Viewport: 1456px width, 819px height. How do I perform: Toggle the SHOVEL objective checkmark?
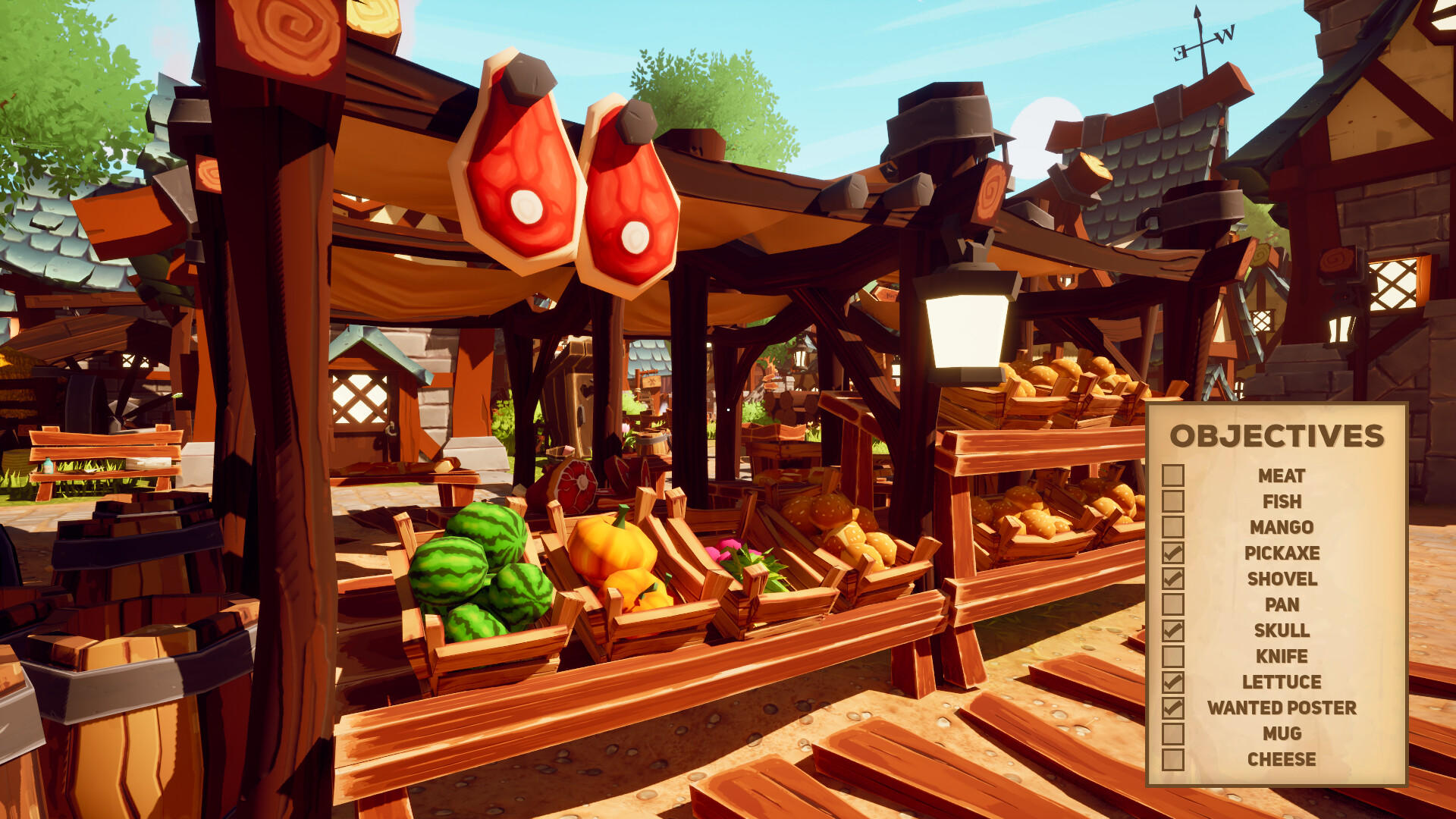[1172, 579]
